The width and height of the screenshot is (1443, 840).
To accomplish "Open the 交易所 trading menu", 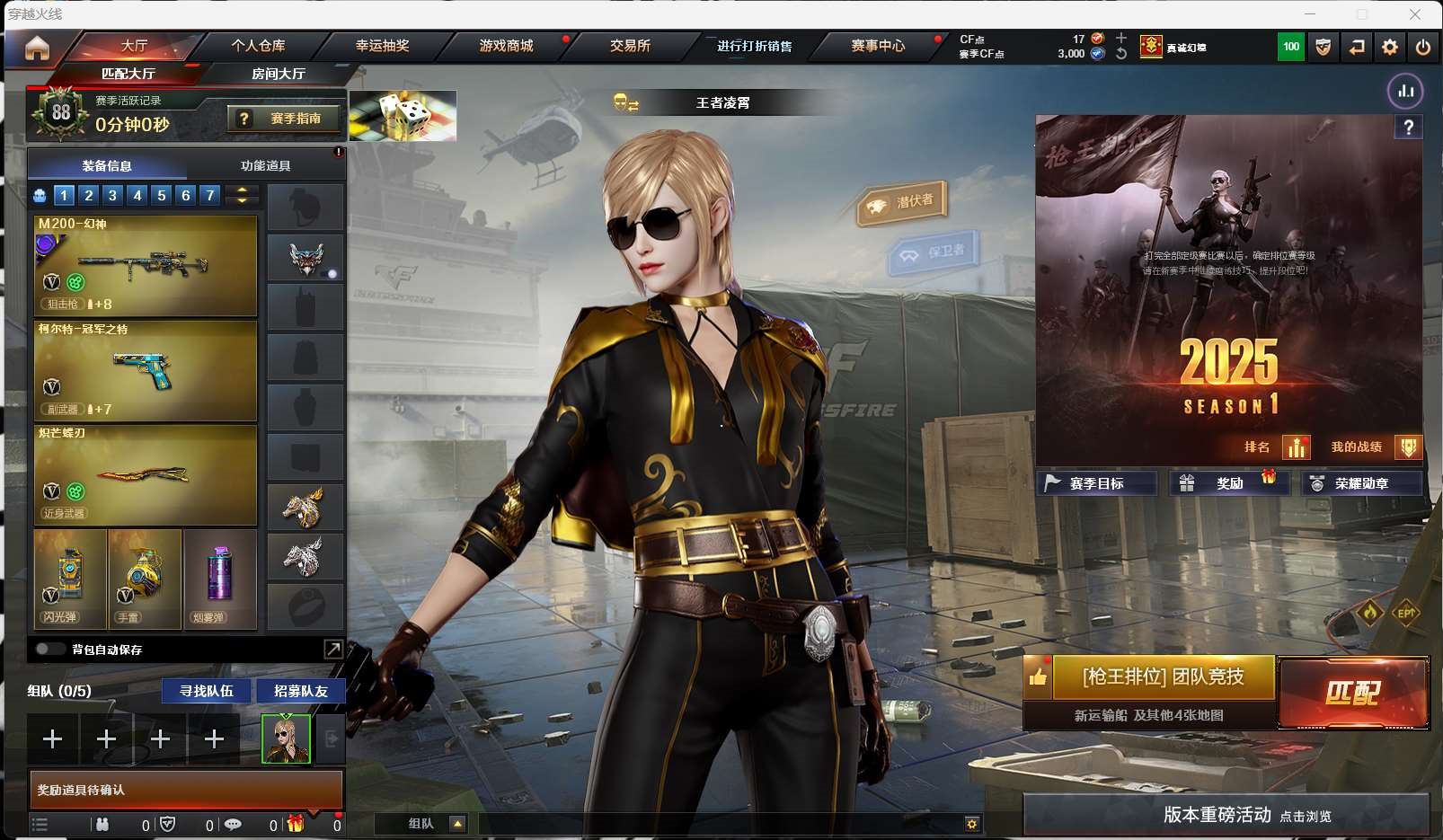I will click(x=630, y=46).
